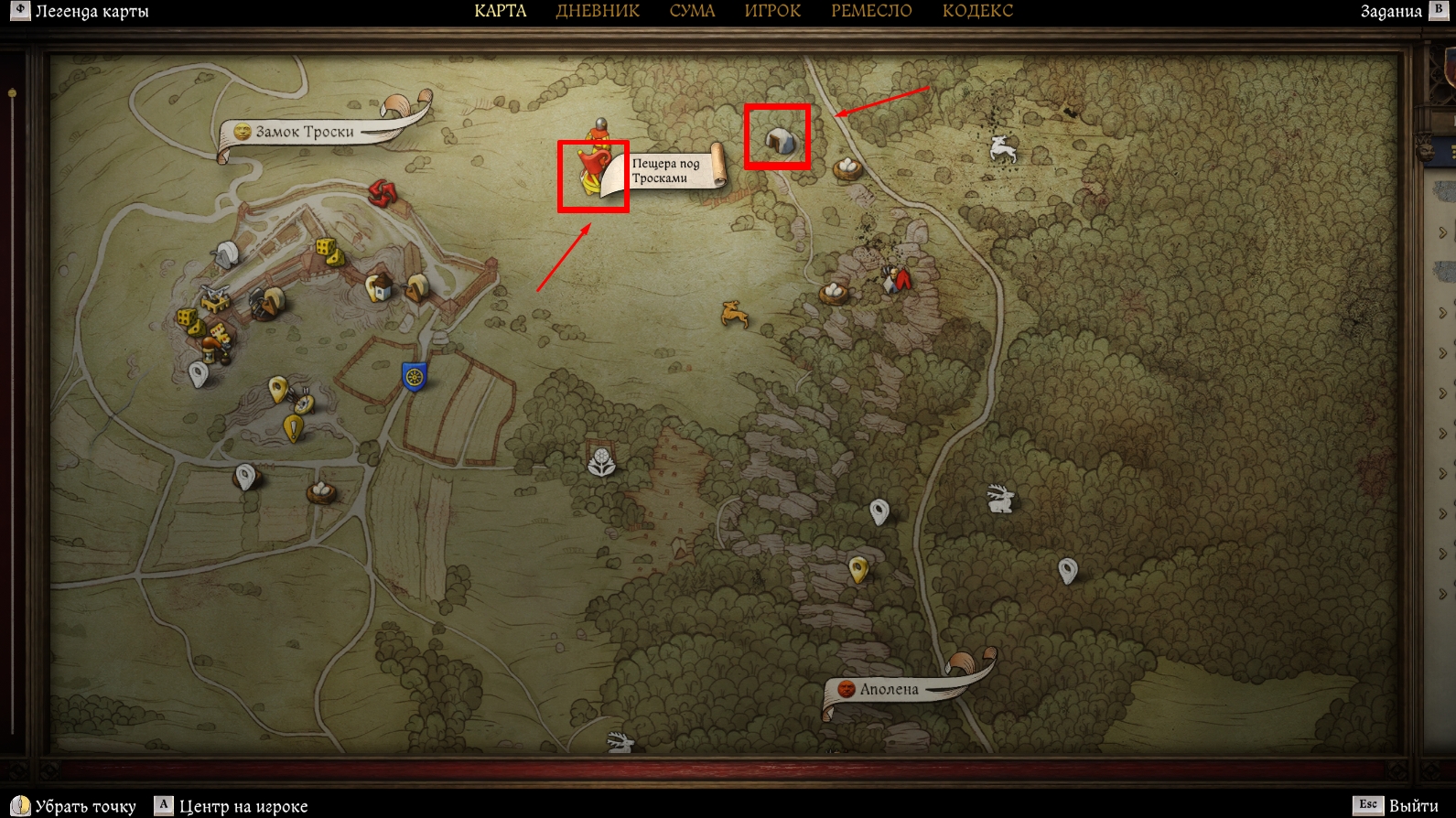The image size is (1456, 818).
Task: Switch to the Дневник tab
Action: [x=598, y=11]
